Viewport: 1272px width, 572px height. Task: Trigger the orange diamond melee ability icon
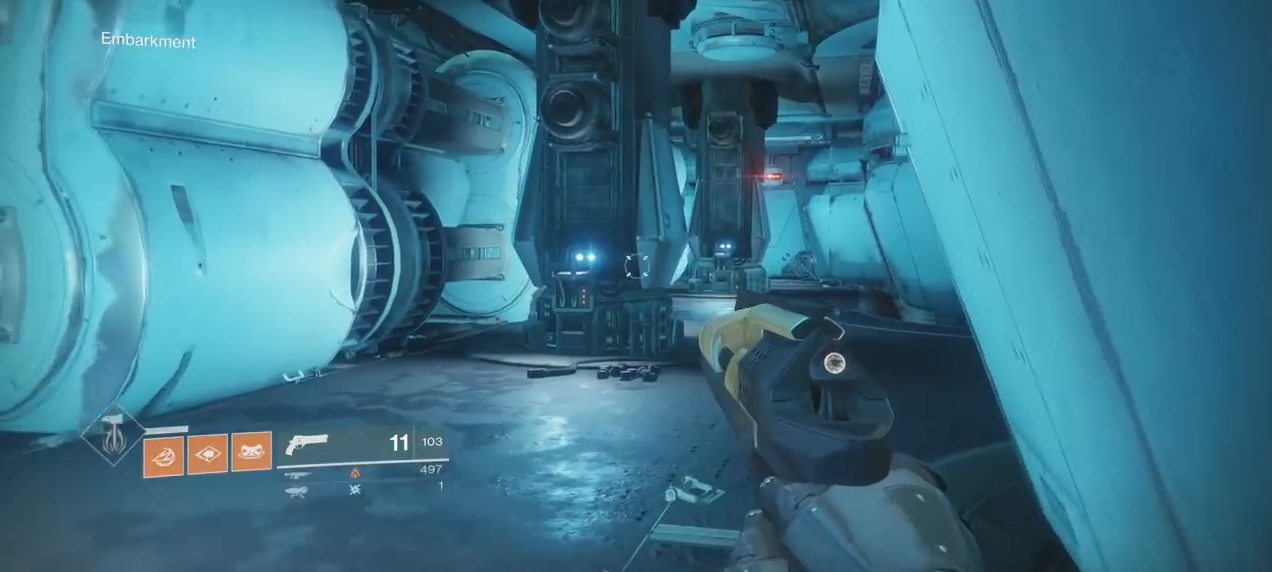[x=207, y=453]
